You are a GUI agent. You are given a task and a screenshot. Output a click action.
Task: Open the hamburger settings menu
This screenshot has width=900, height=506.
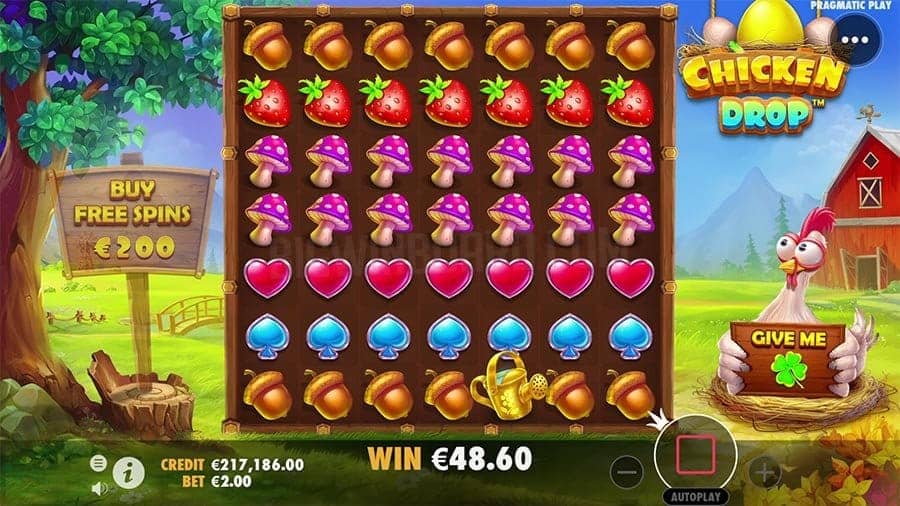99,463
